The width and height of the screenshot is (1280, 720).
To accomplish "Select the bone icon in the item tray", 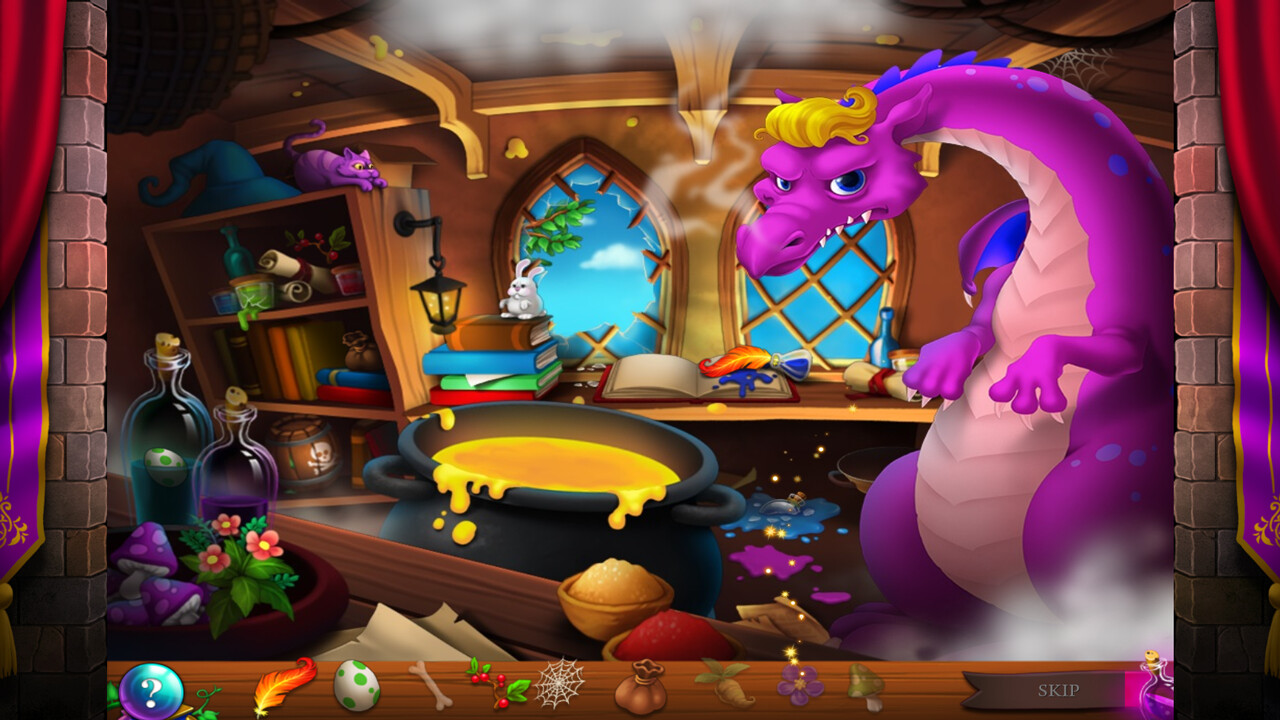I will (x=430, y=688).
